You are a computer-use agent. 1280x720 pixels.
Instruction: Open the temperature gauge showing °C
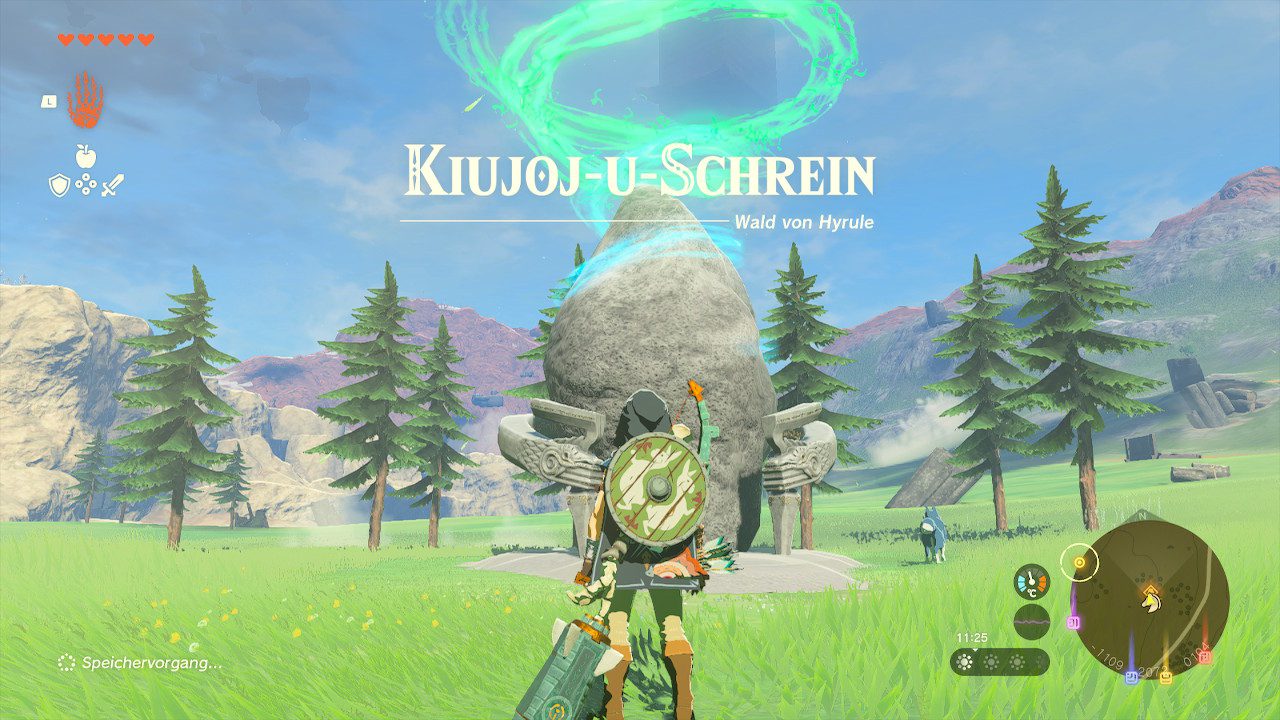point(1031,581)
